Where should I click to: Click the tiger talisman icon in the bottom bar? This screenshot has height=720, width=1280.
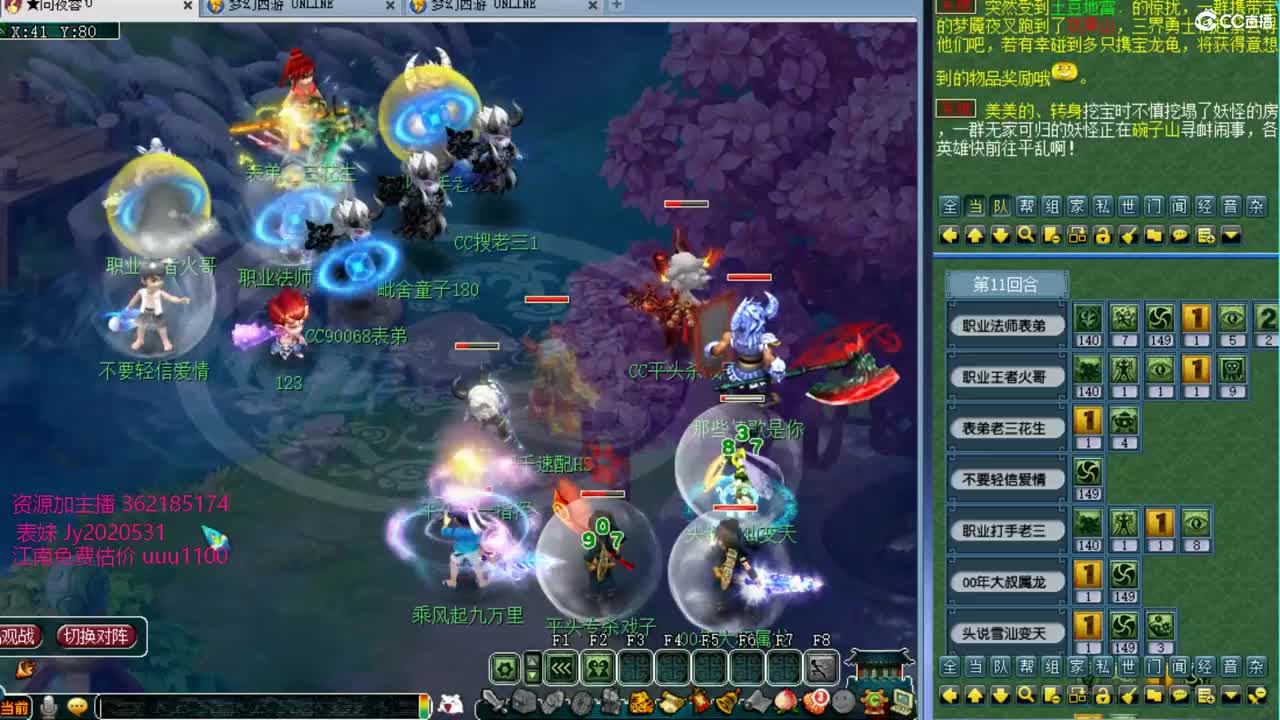(640, 700)
